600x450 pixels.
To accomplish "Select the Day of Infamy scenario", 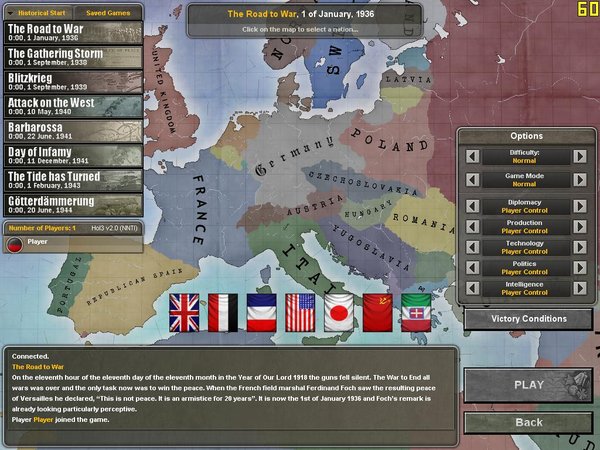I will pyautogui.click(x=72, y=156).
